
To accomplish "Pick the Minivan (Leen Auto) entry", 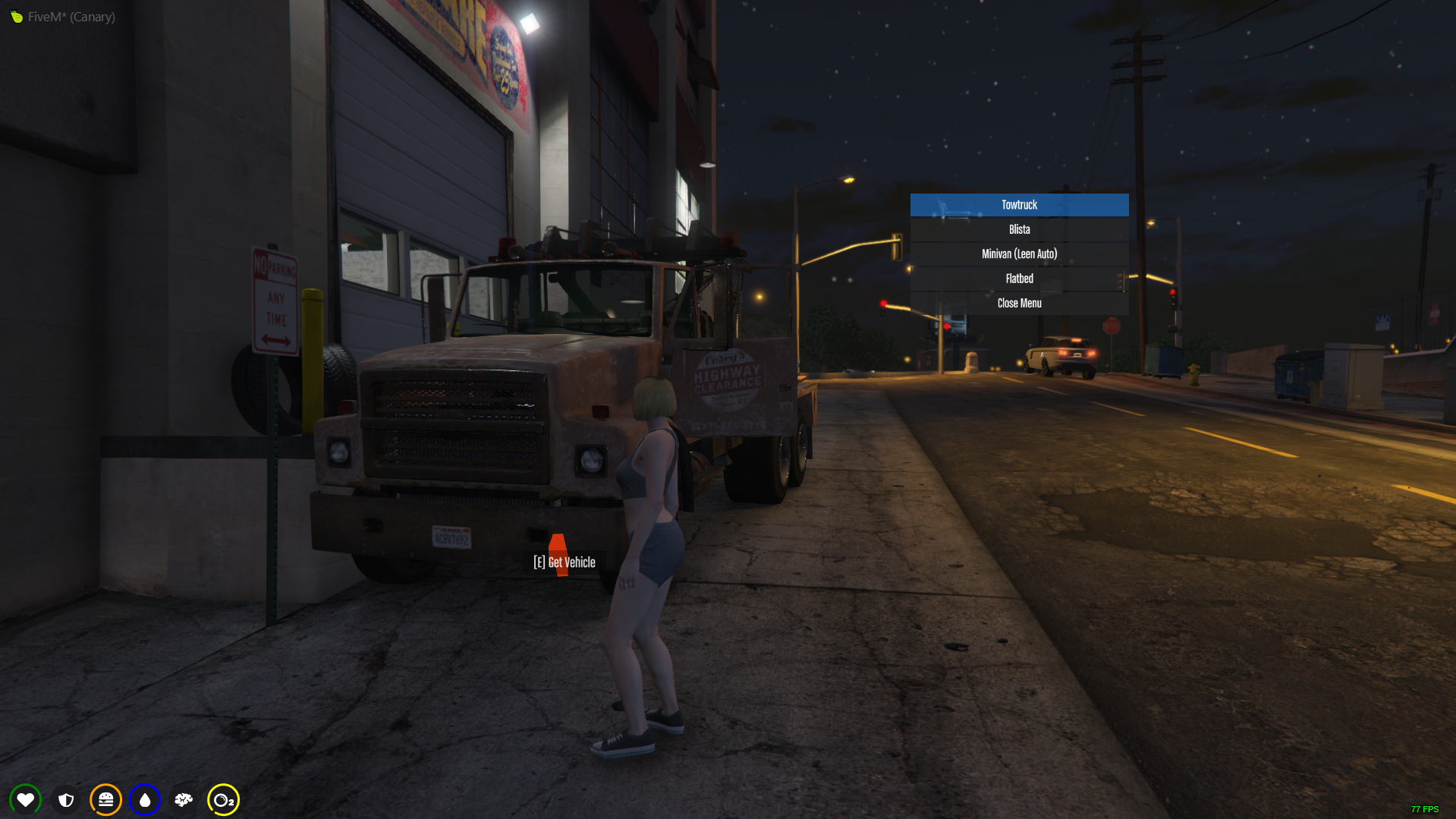I will coord(1019,254).
